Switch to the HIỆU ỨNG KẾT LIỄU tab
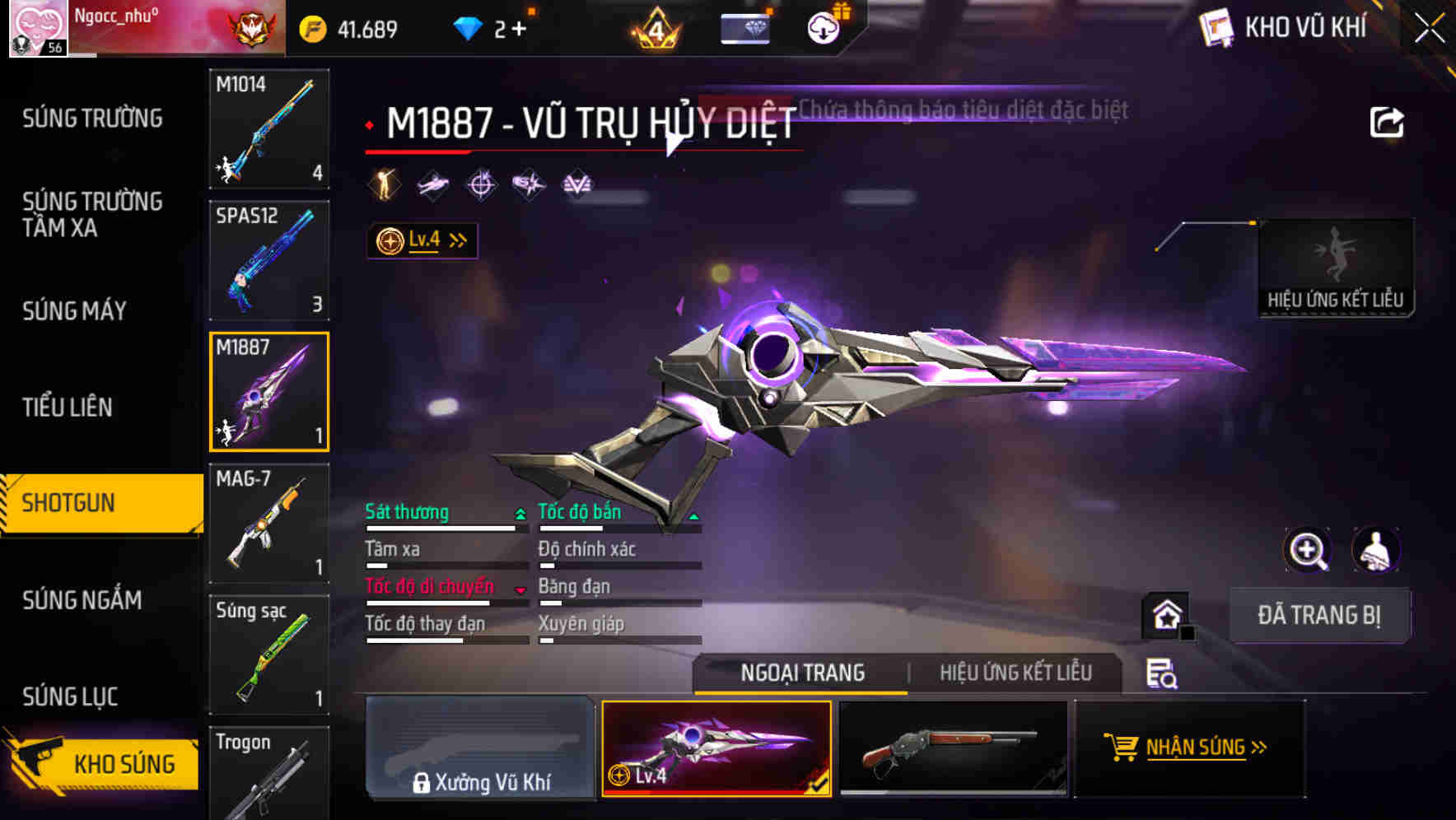 click(1015, 673)
